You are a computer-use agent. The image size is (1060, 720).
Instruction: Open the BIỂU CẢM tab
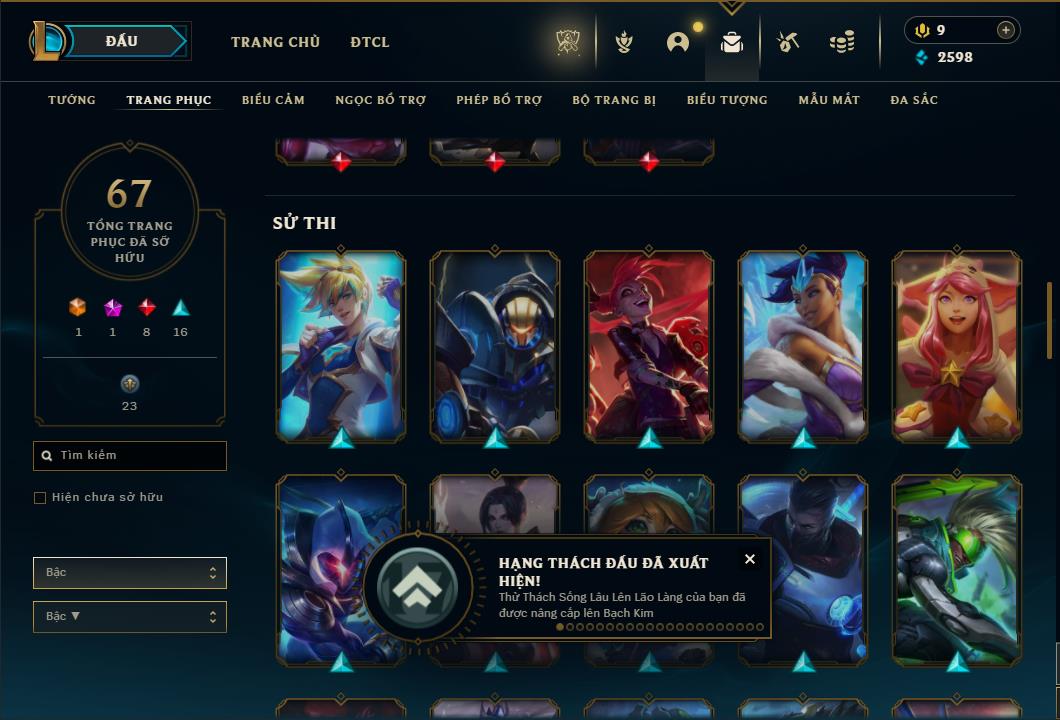273,100
